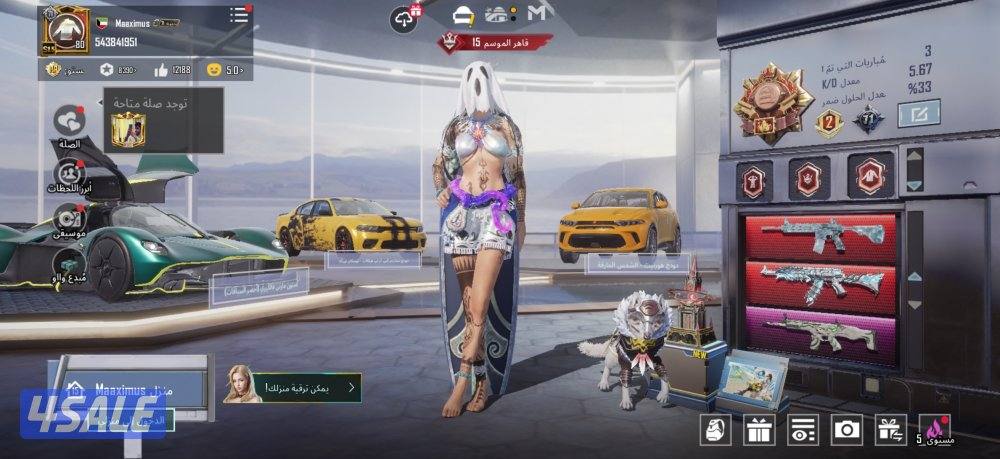Open the smiley rating 5.0 stat
Screen dimensions: 1000x459
pyautogui.click(x=213, y=70)
